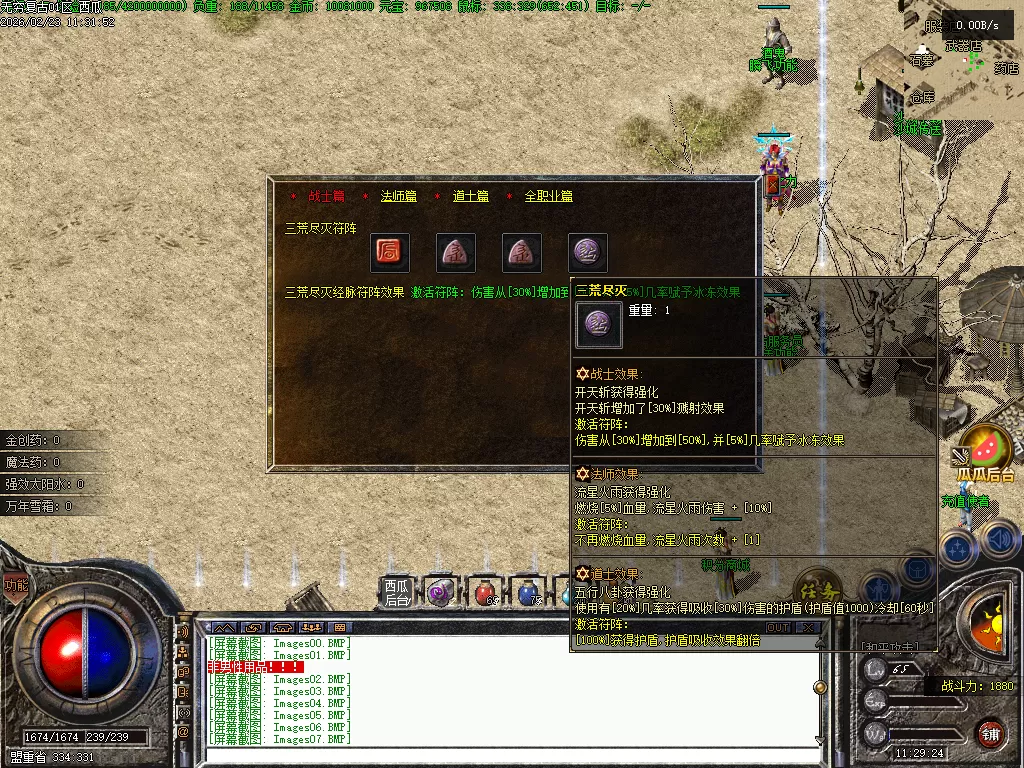This screenshot has width=1024, height=768.
Task: Close the chat panel with X
Action: click(x=808, y=628)
